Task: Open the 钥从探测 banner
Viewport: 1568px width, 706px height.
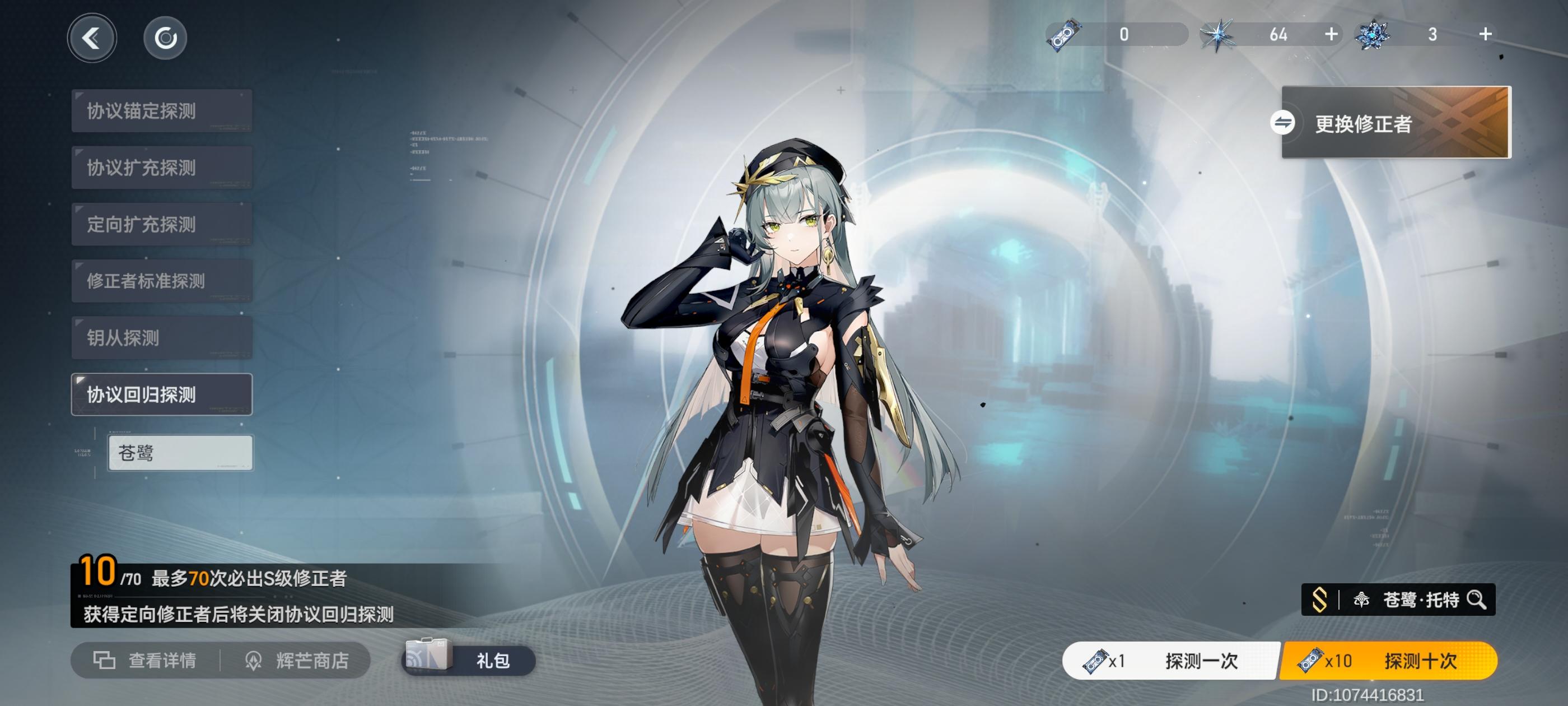Action: point(161,337)
